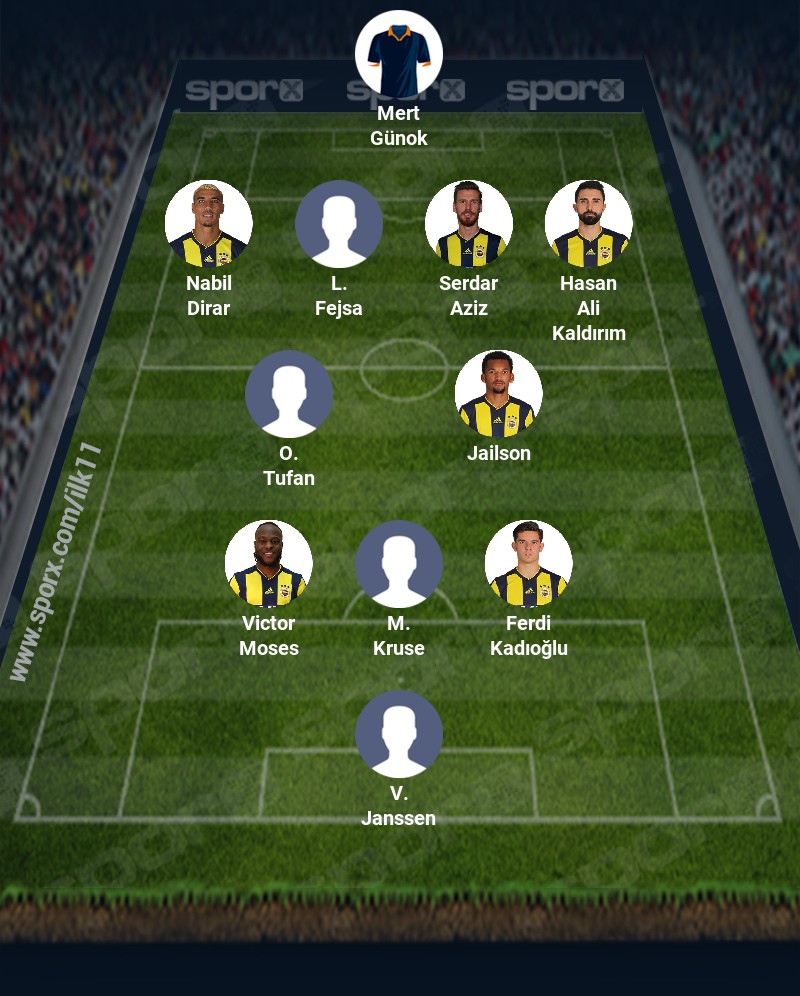
Task: Select Hasan Ali Kaldırım's portrait
Action: [x=589, y=224]
